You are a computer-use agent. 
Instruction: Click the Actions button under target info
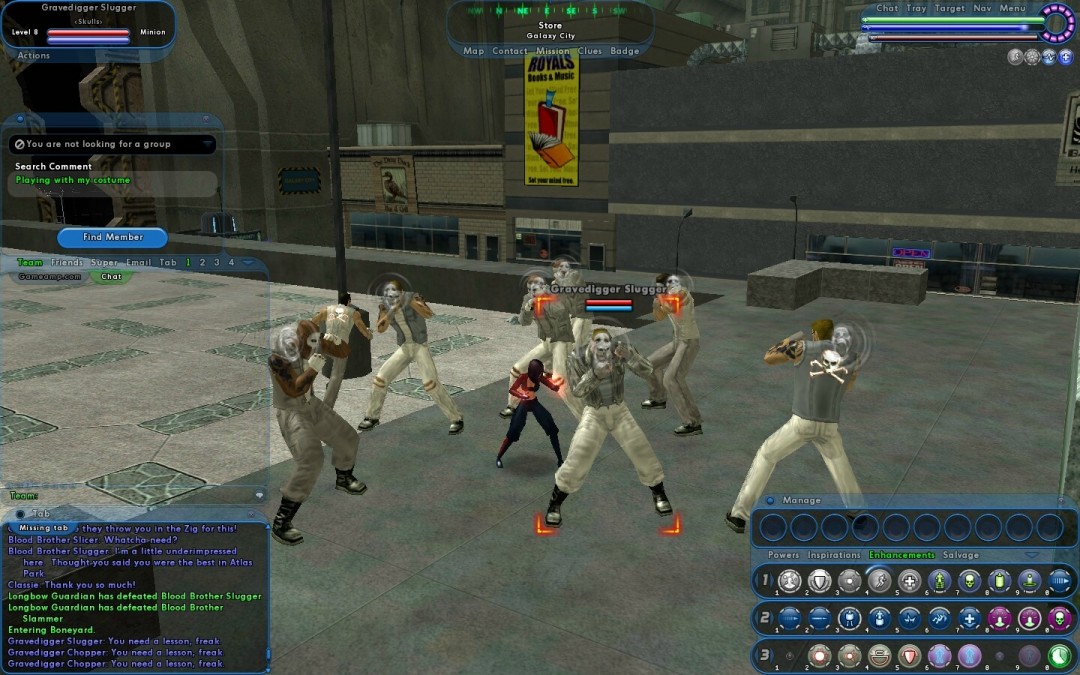(x=34, y=56)
